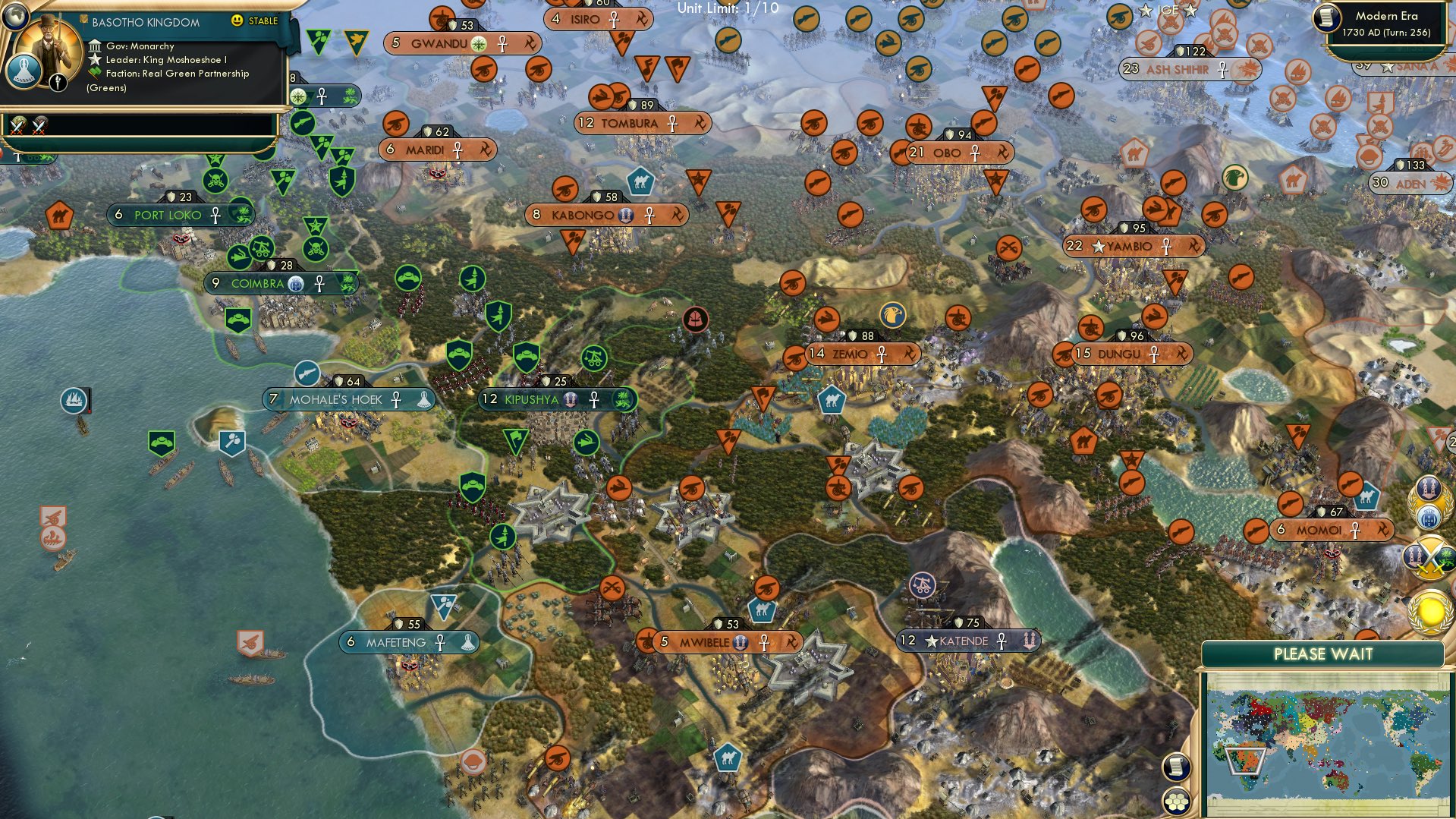Click the torch icon on leader portrait

click(x=58, y=82)
